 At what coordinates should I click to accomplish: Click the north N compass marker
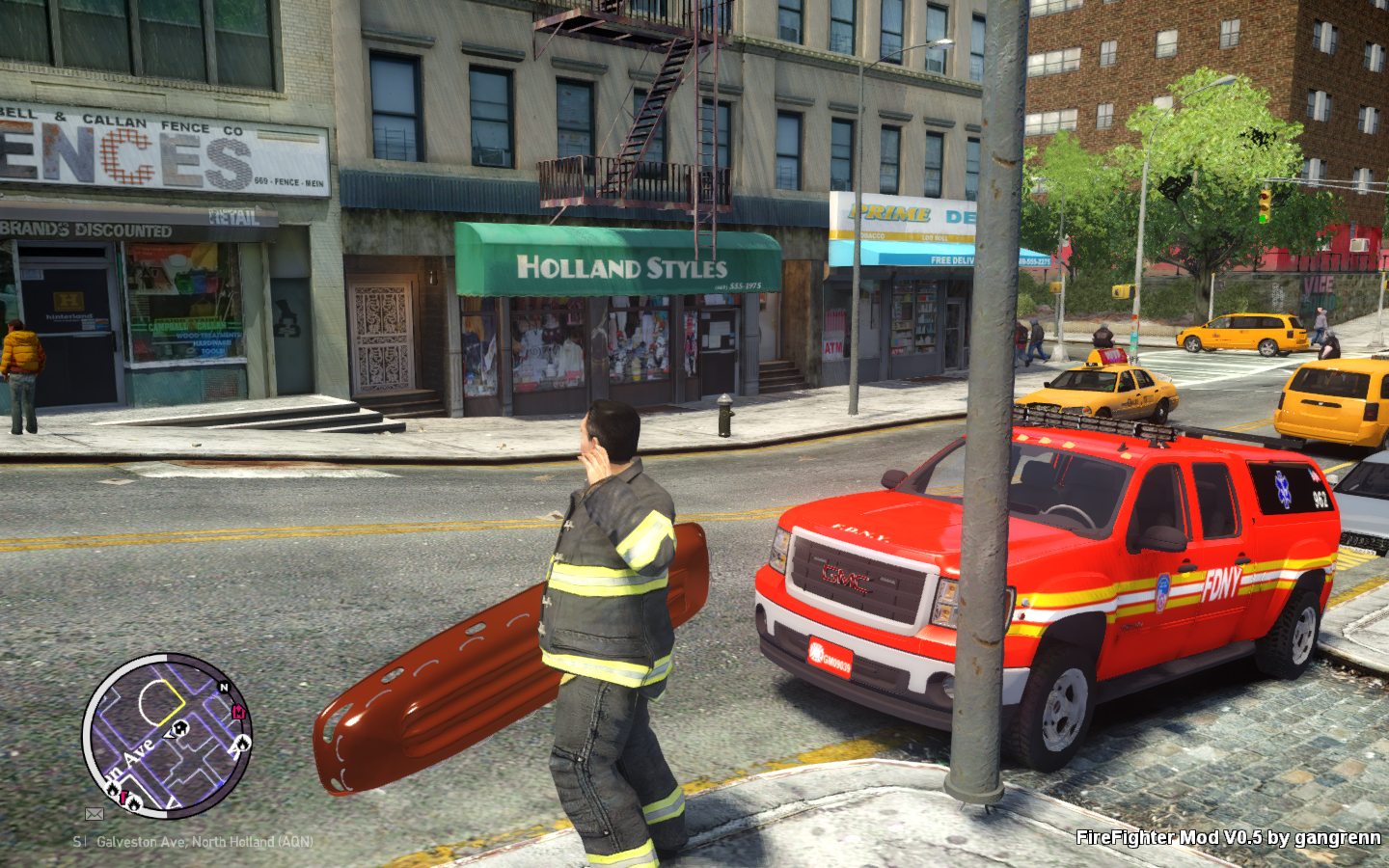[224, 688]
